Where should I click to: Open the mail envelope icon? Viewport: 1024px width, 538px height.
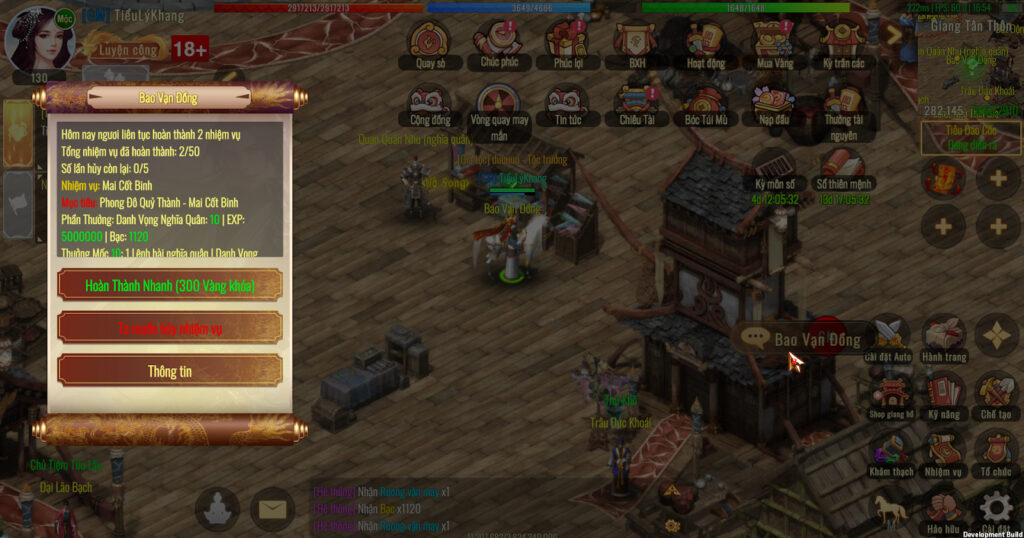coord(271,510)
